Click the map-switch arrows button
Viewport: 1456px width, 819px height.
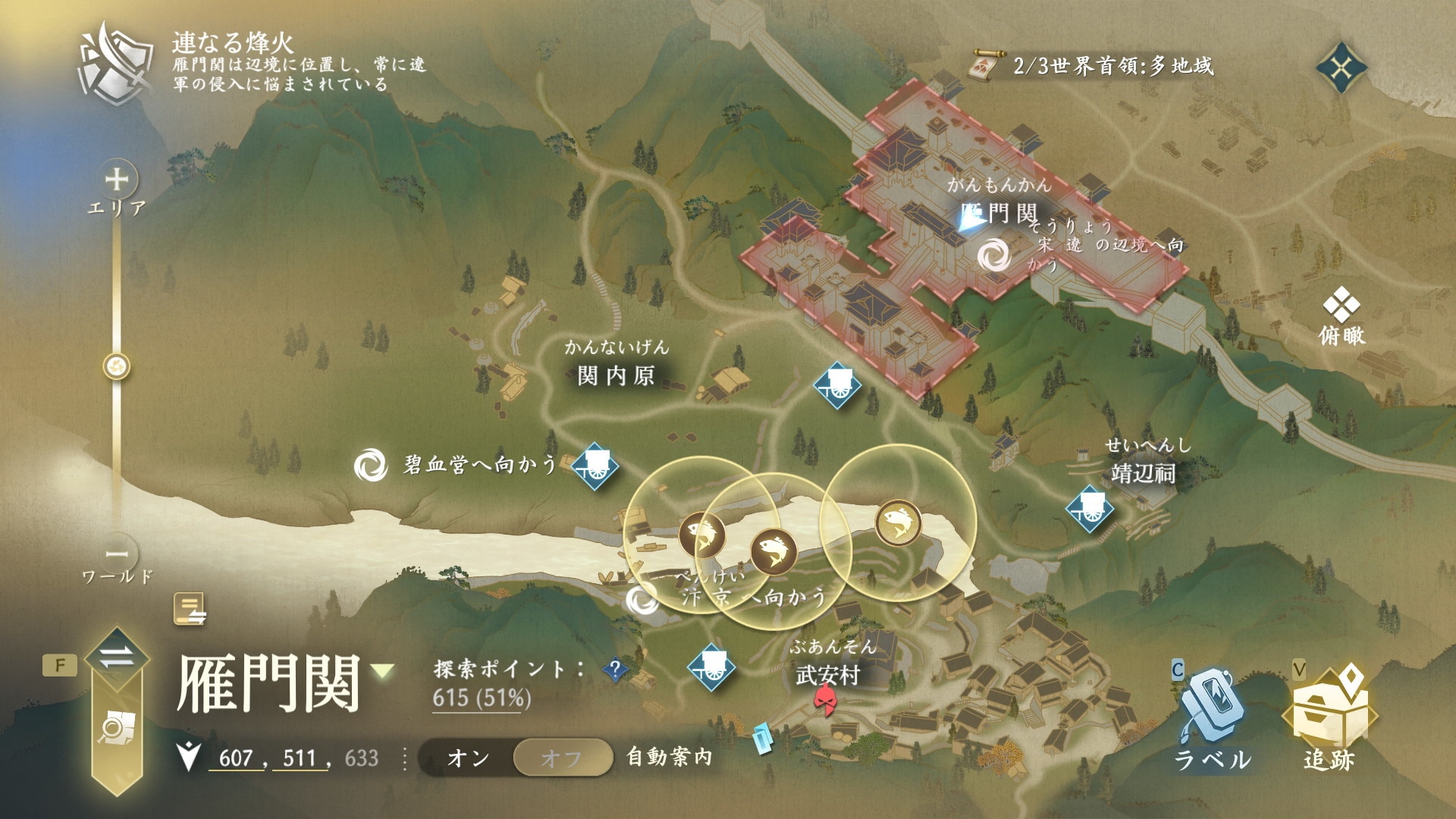(x=117, y=655)
